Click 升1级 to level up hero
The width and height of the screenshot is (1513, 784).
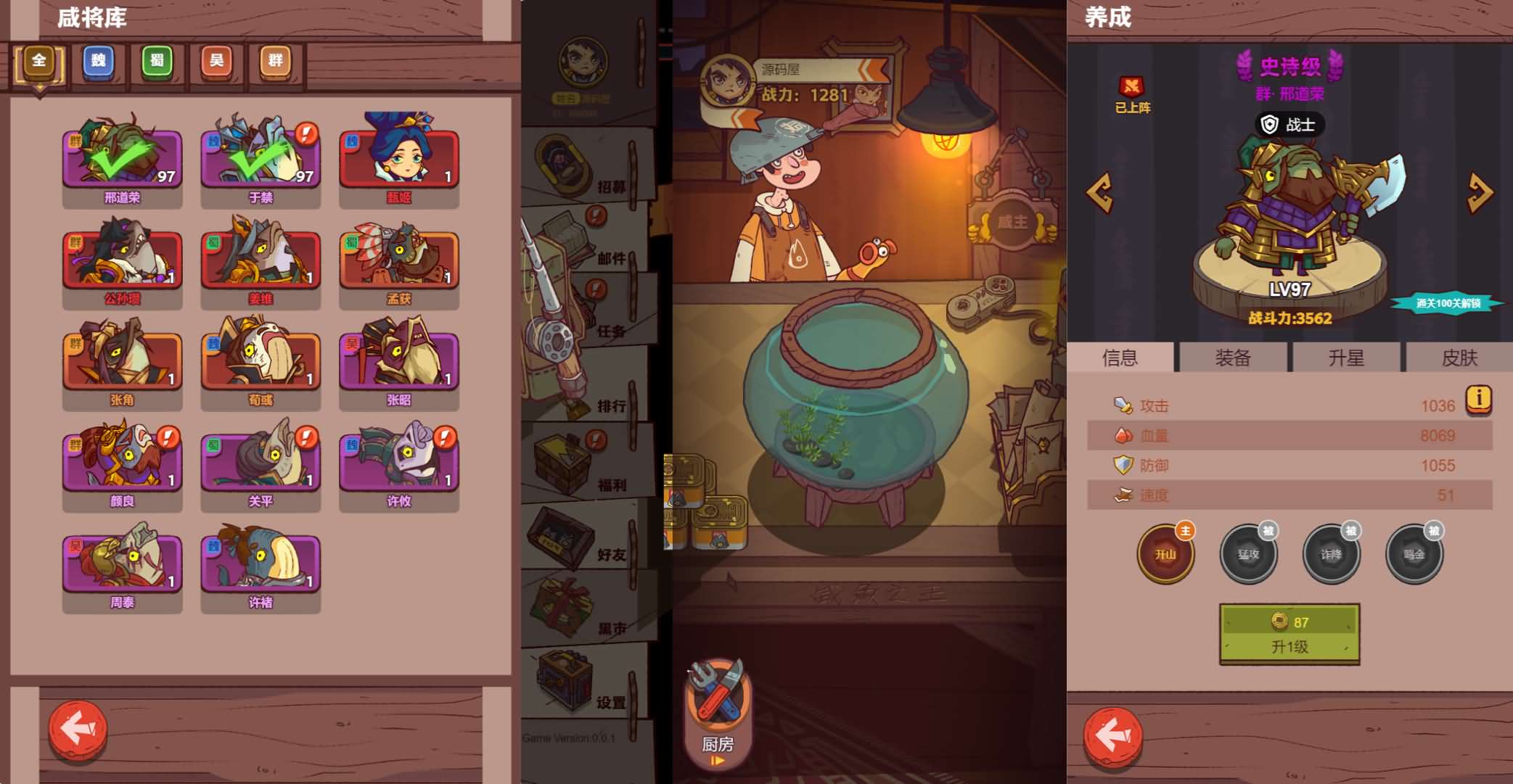1289,634
